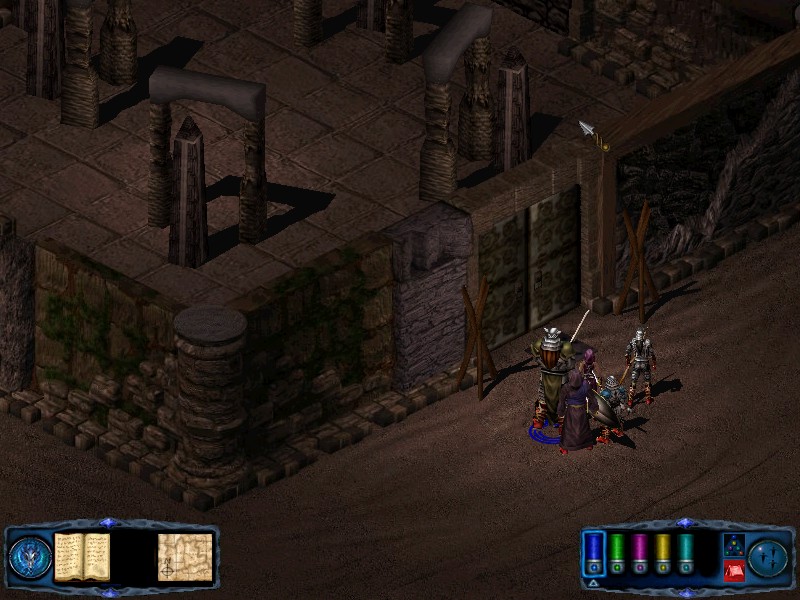Image resolution: width=800 pixels, height=600 pixels.
Task: Click the red tent rest button
Action: click(733, 571)
